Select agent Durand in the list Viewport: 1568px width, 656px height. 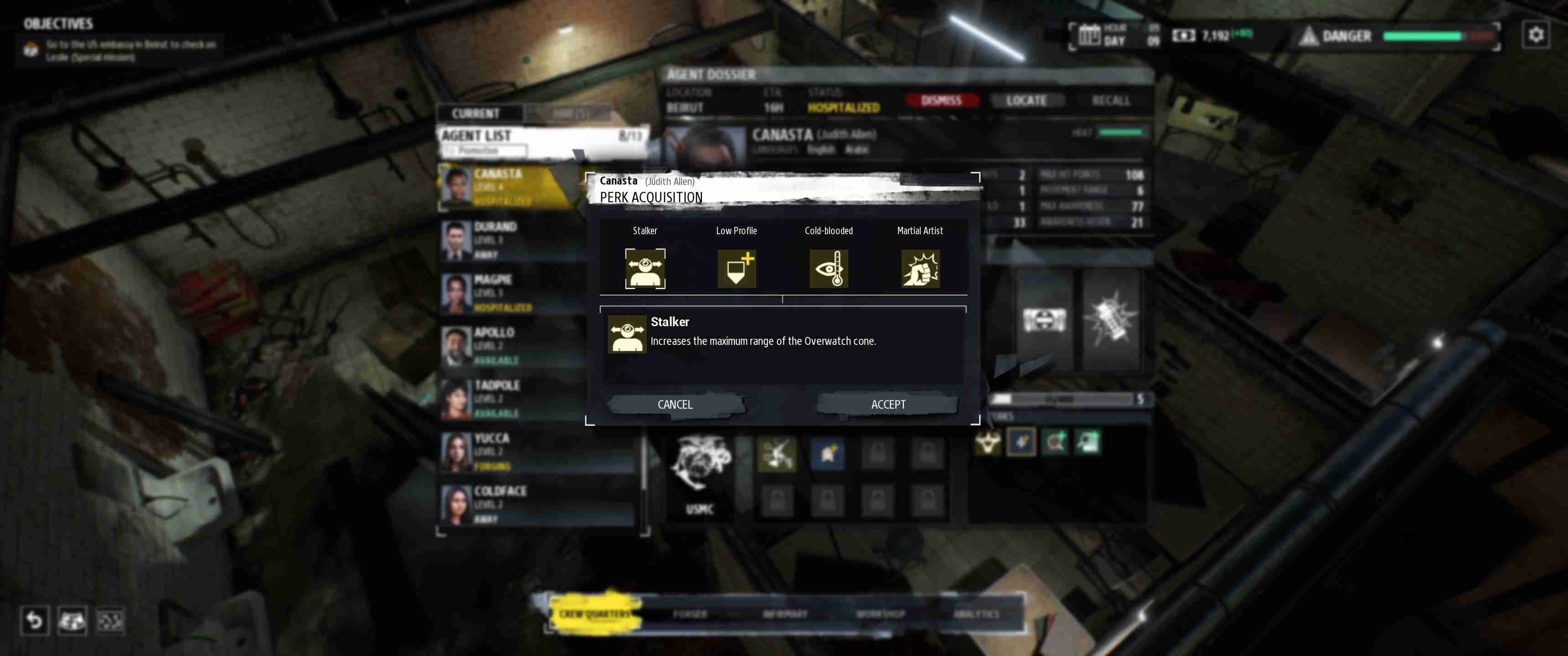pyautogui.click(x=511, y=239)
